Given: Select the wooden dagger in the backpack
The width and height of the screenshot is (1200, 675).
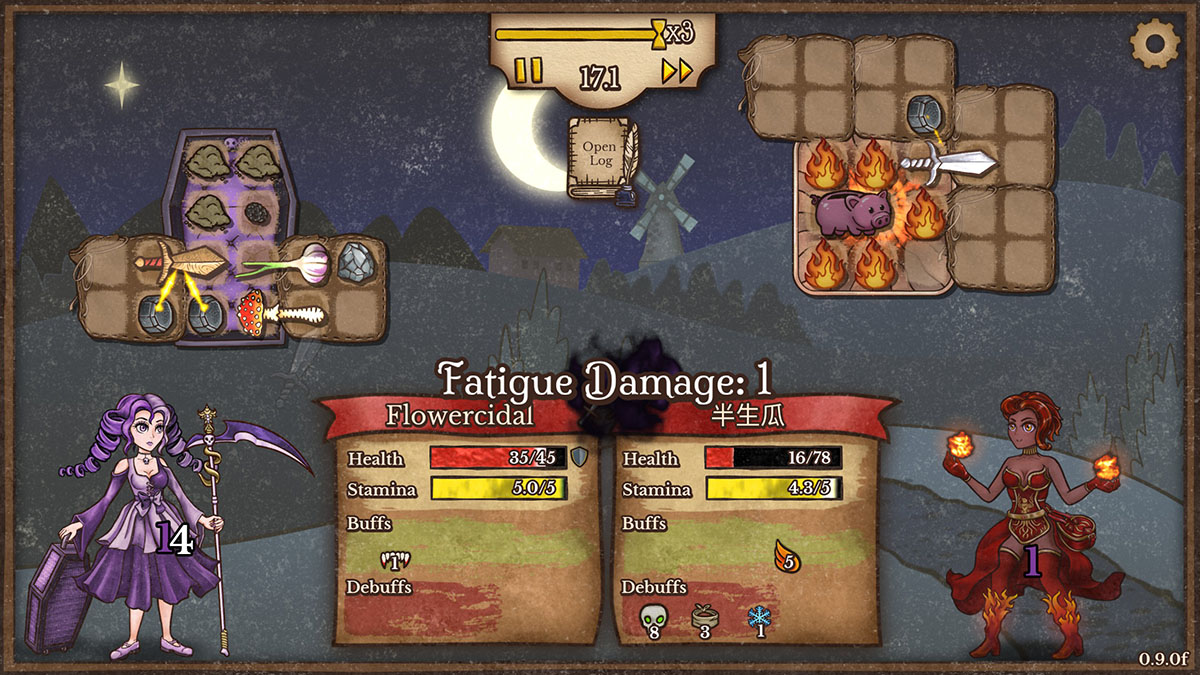Looking at the screenshot, I should pos(181,263).
